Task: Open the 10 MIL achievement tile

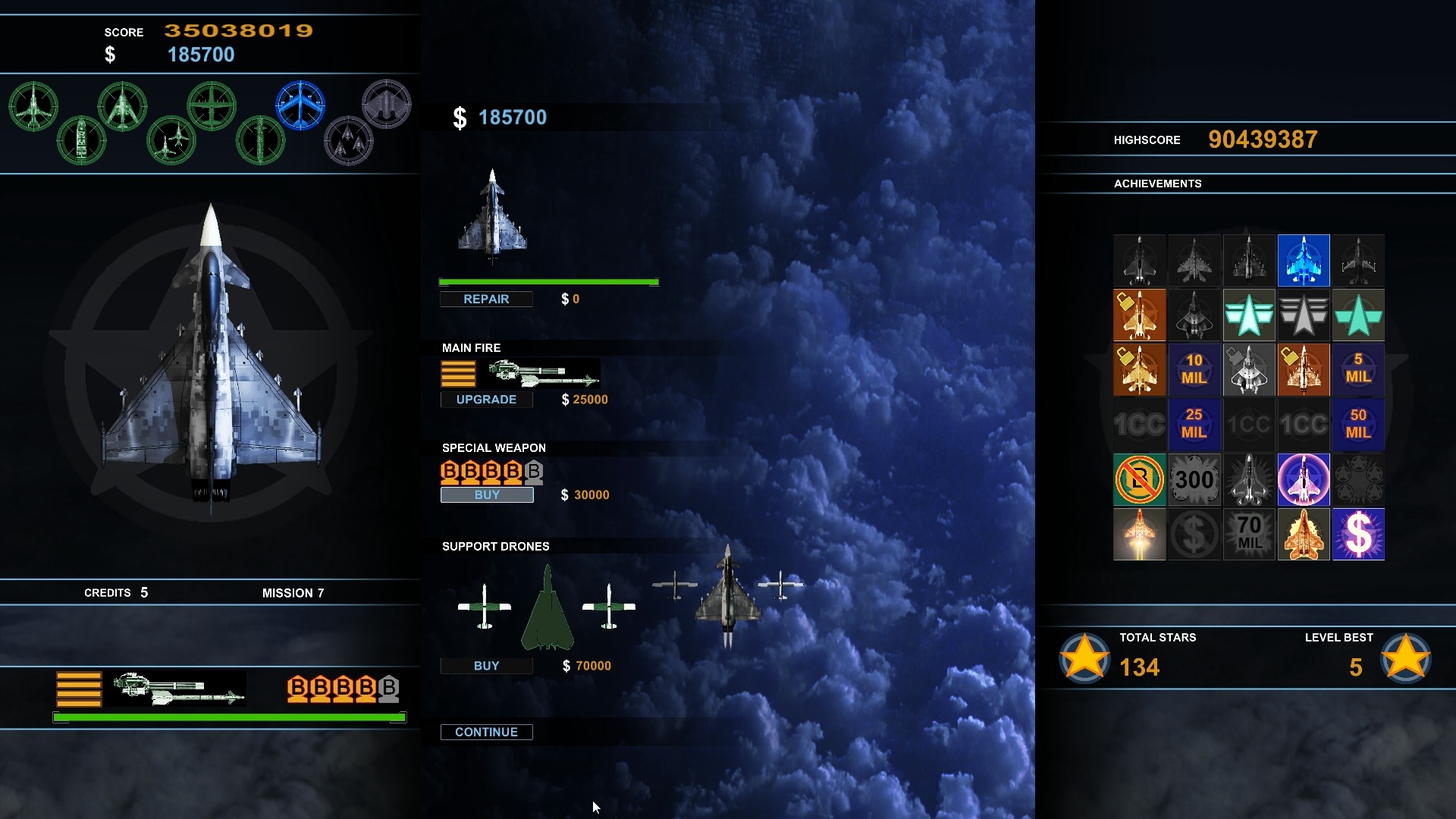Action: click(1194, 369)
